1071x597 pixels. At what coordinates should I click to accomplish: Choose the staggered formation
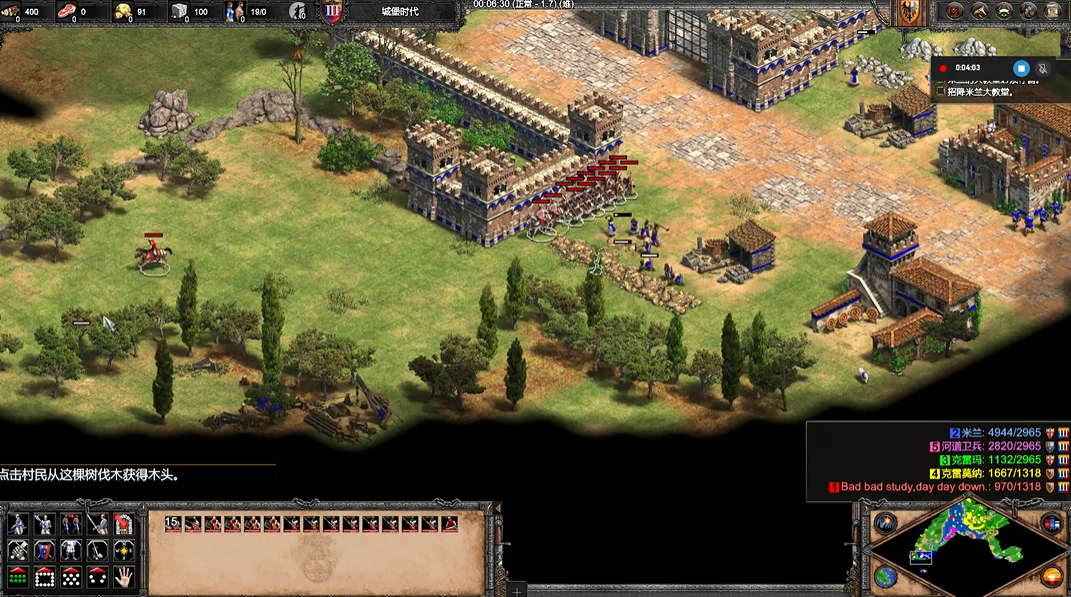(x=70, y=577)
